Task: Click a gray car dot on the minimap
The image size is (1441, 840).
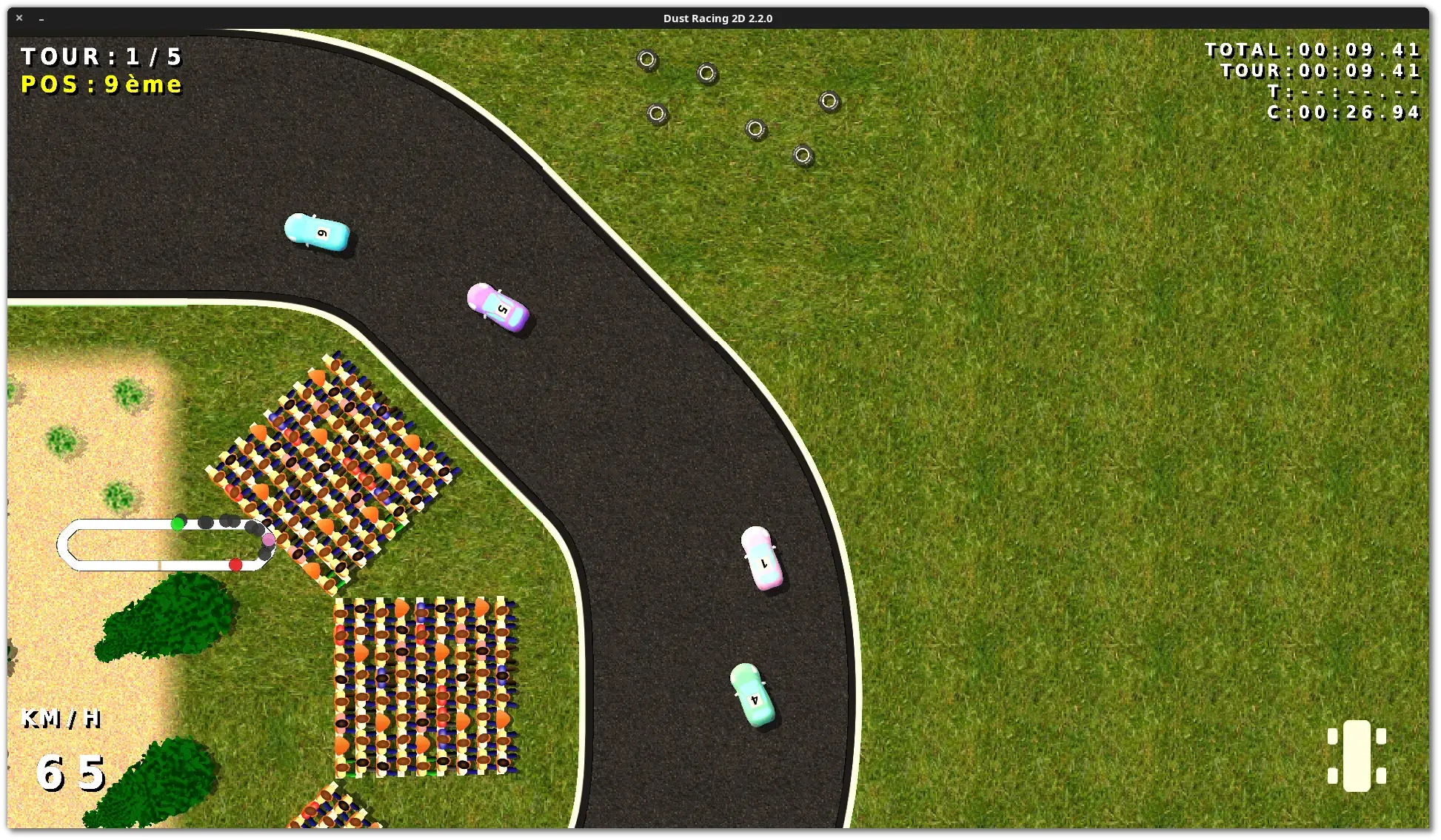Action: 204,523
